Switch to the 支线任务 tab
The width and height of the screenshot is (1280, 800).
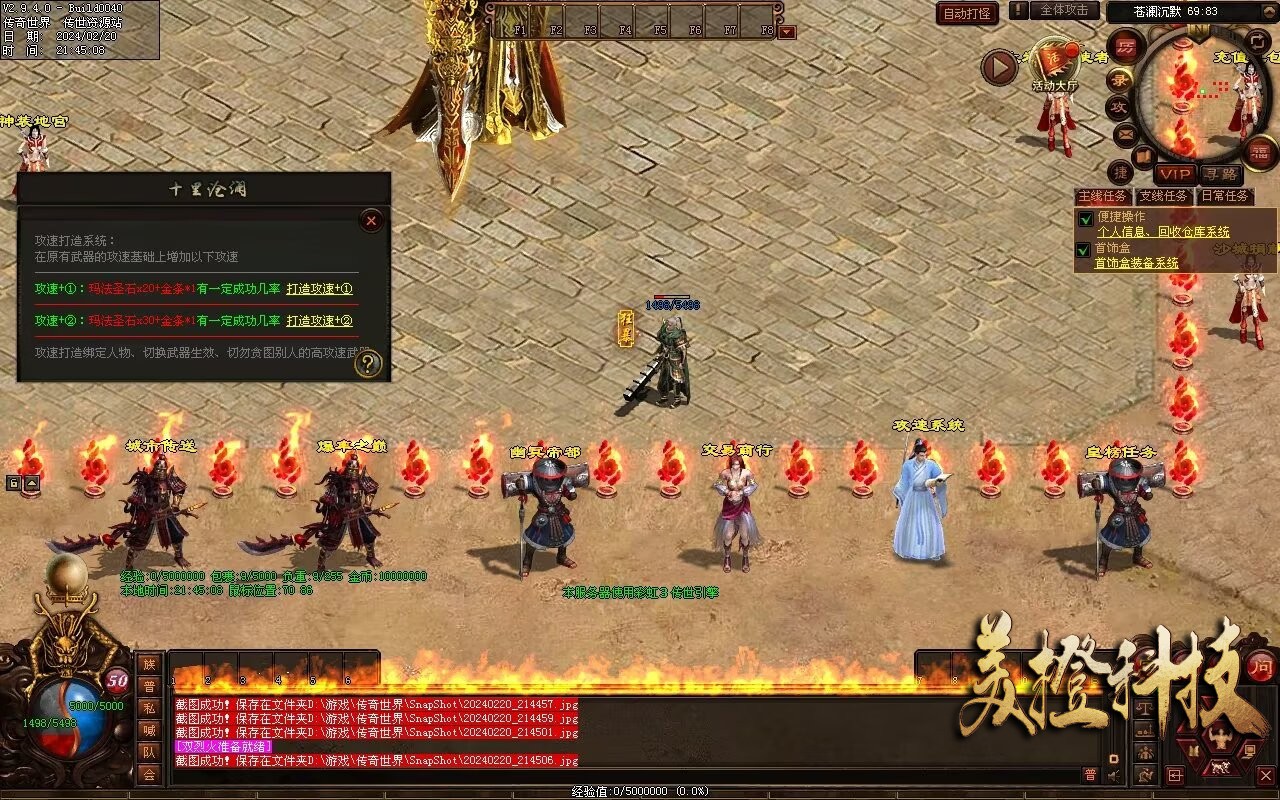1164,196
